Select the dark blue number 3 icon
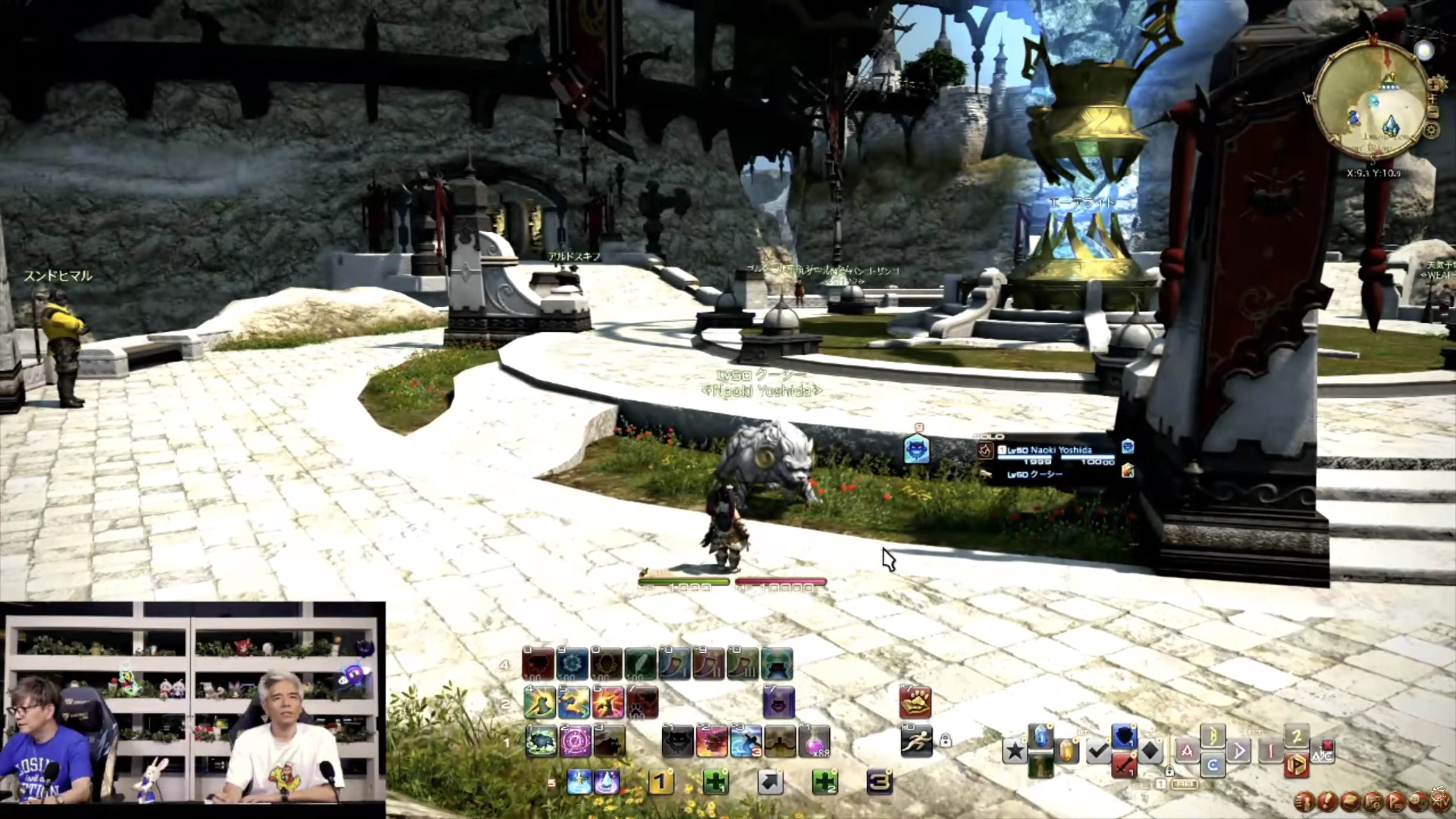 point(880,782)
